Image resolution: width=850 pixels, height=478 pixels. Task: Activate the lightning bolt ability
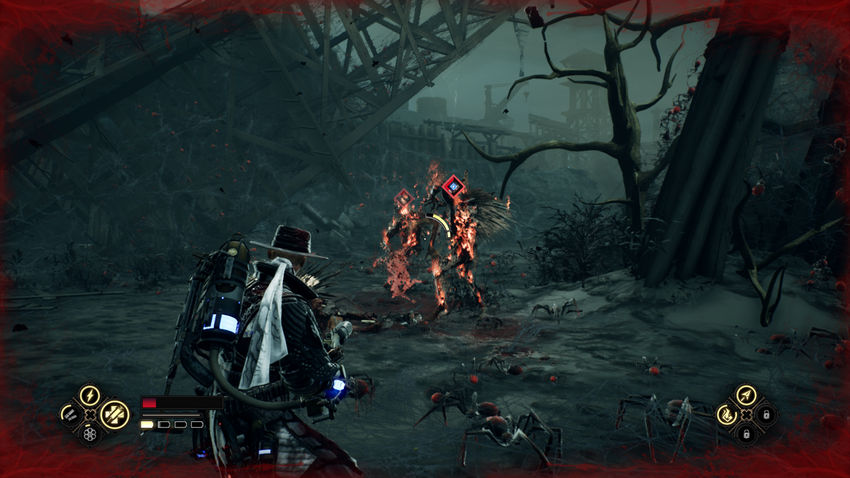coord(89,394)
